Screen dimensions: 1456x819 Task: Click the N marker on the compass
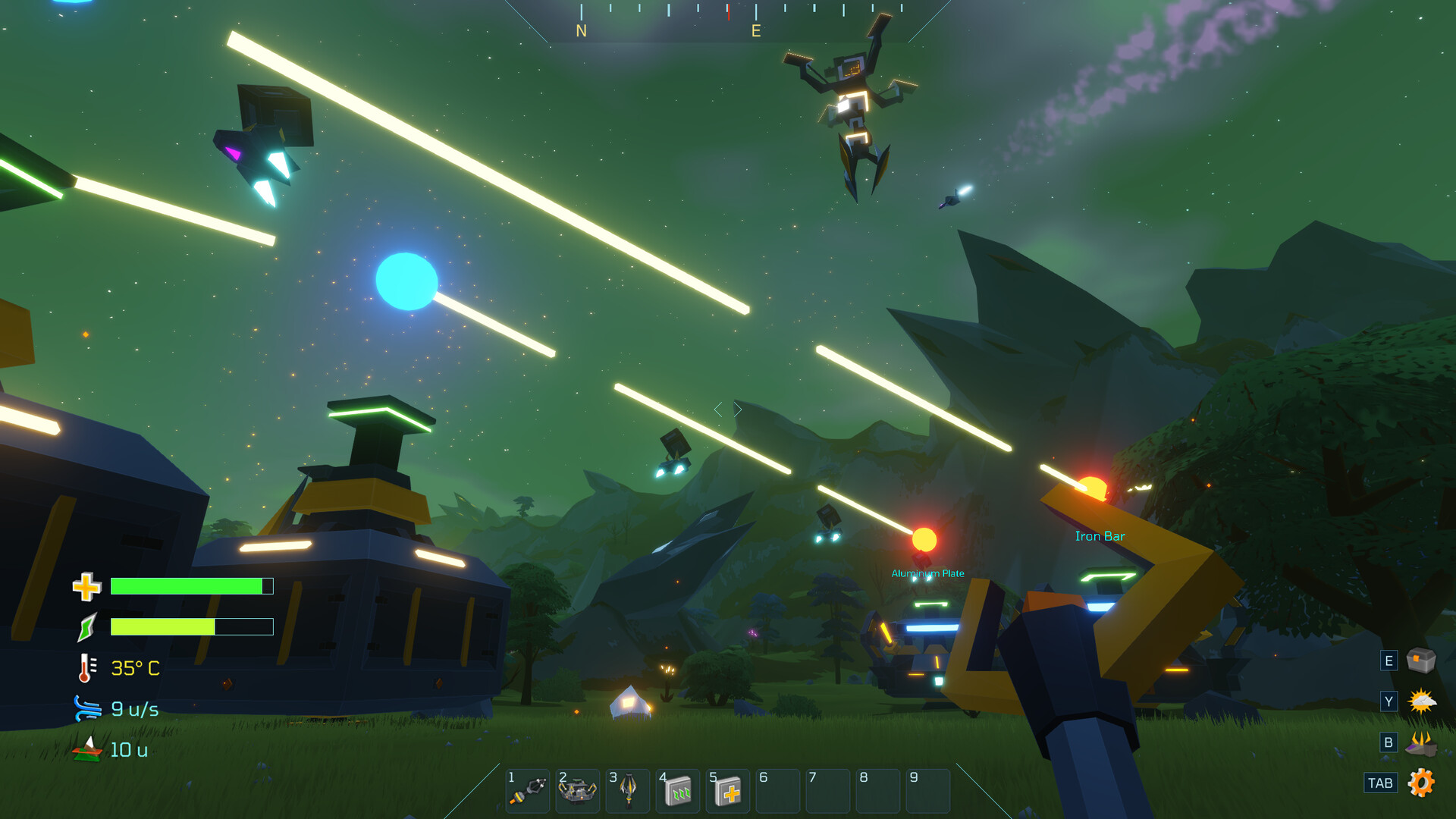point(582,32)
